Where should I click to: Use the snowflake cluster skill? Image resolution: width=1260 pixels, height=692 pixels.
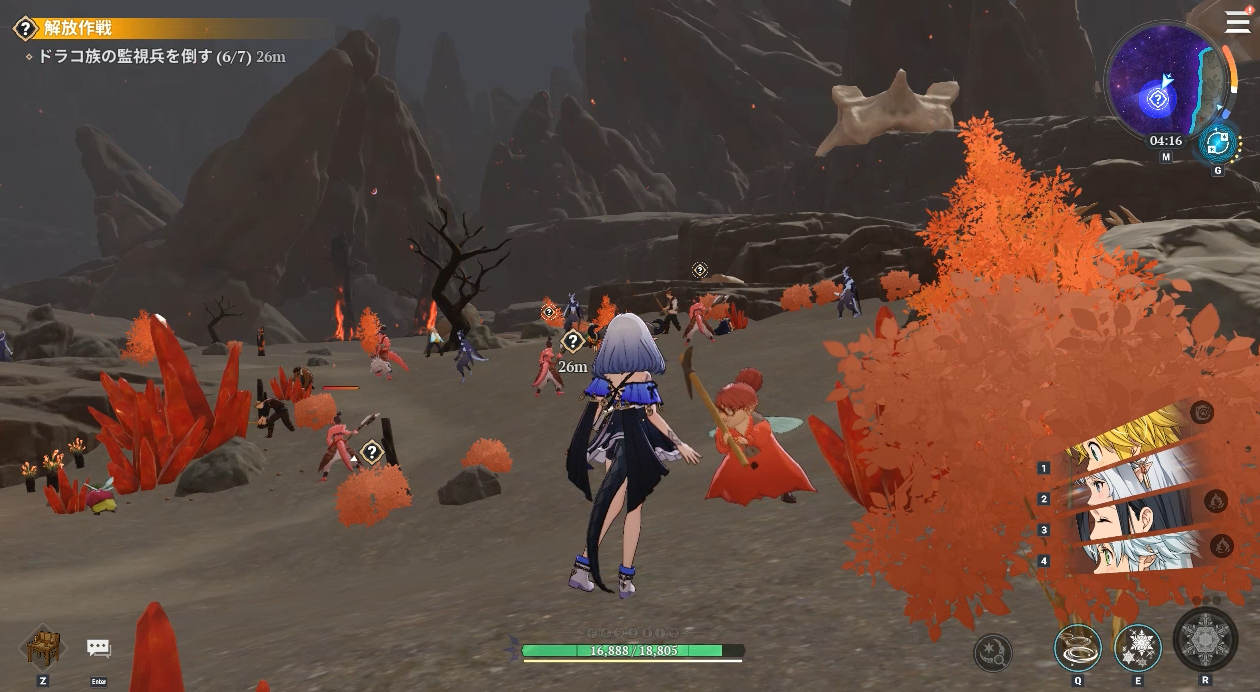coord(1137,647)
